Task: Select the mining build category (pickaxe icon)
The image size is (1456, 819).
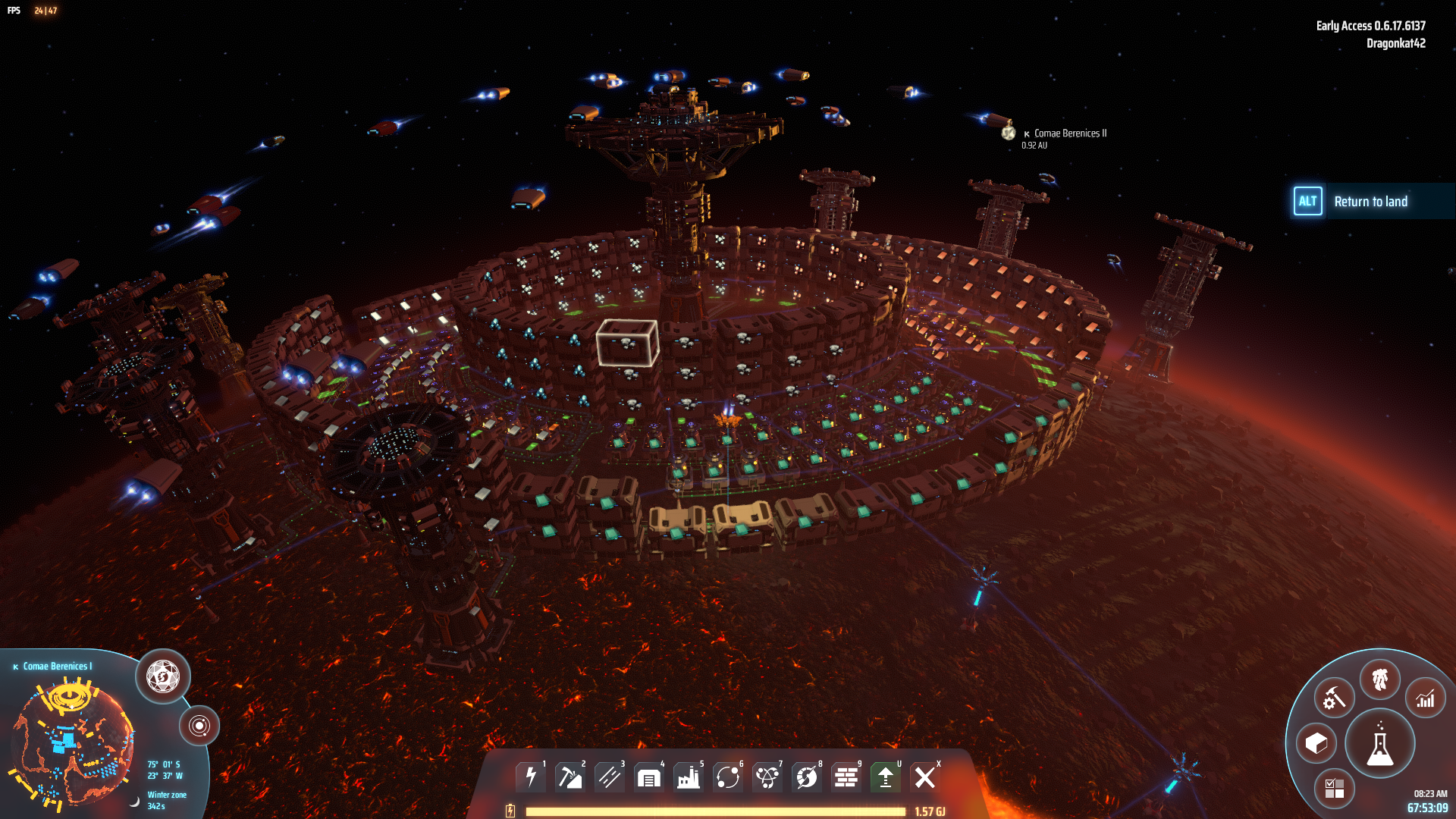Action: click(570, 777)
